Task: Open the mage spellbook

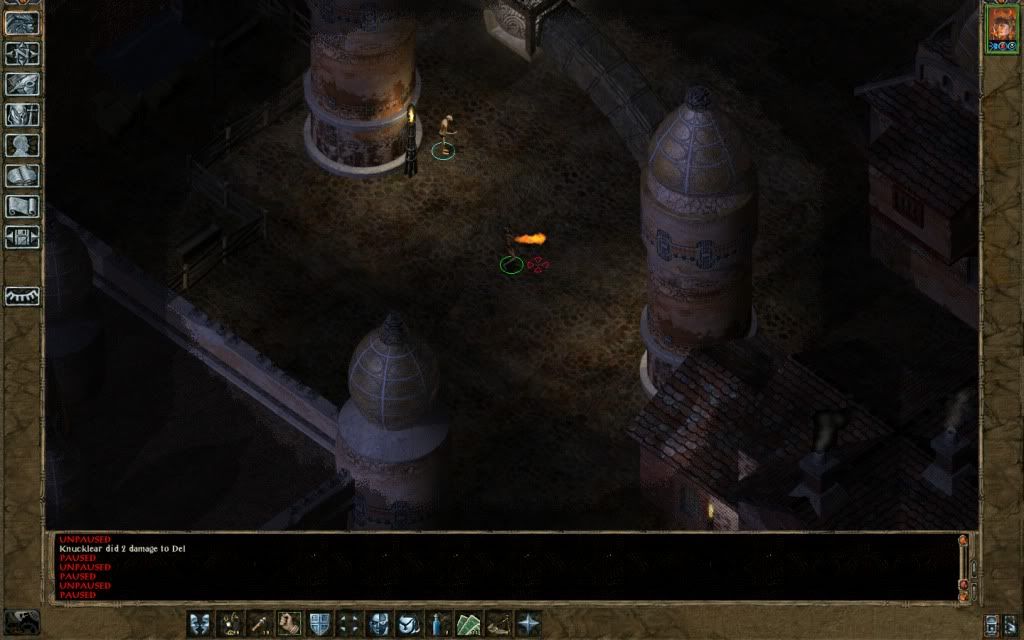Action: click(x=22, y=176)
